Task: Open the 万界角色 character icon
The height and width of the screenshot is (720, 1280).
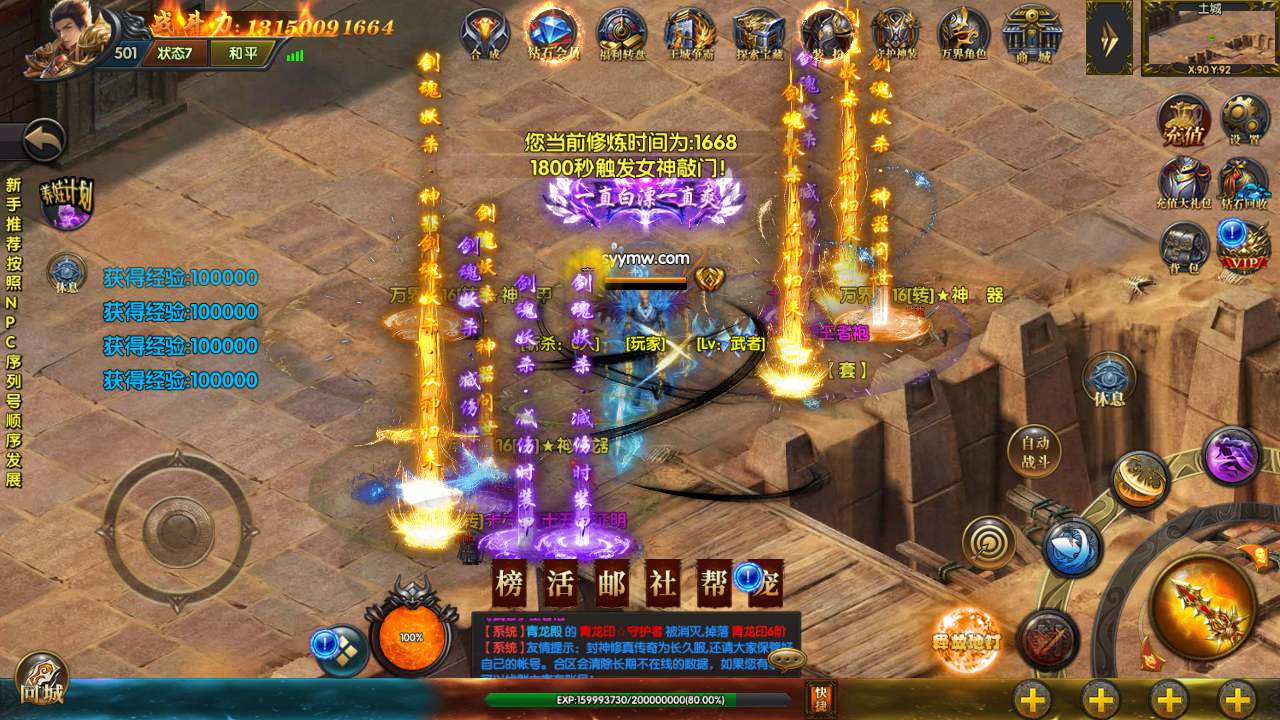Action: pos(962,34)
